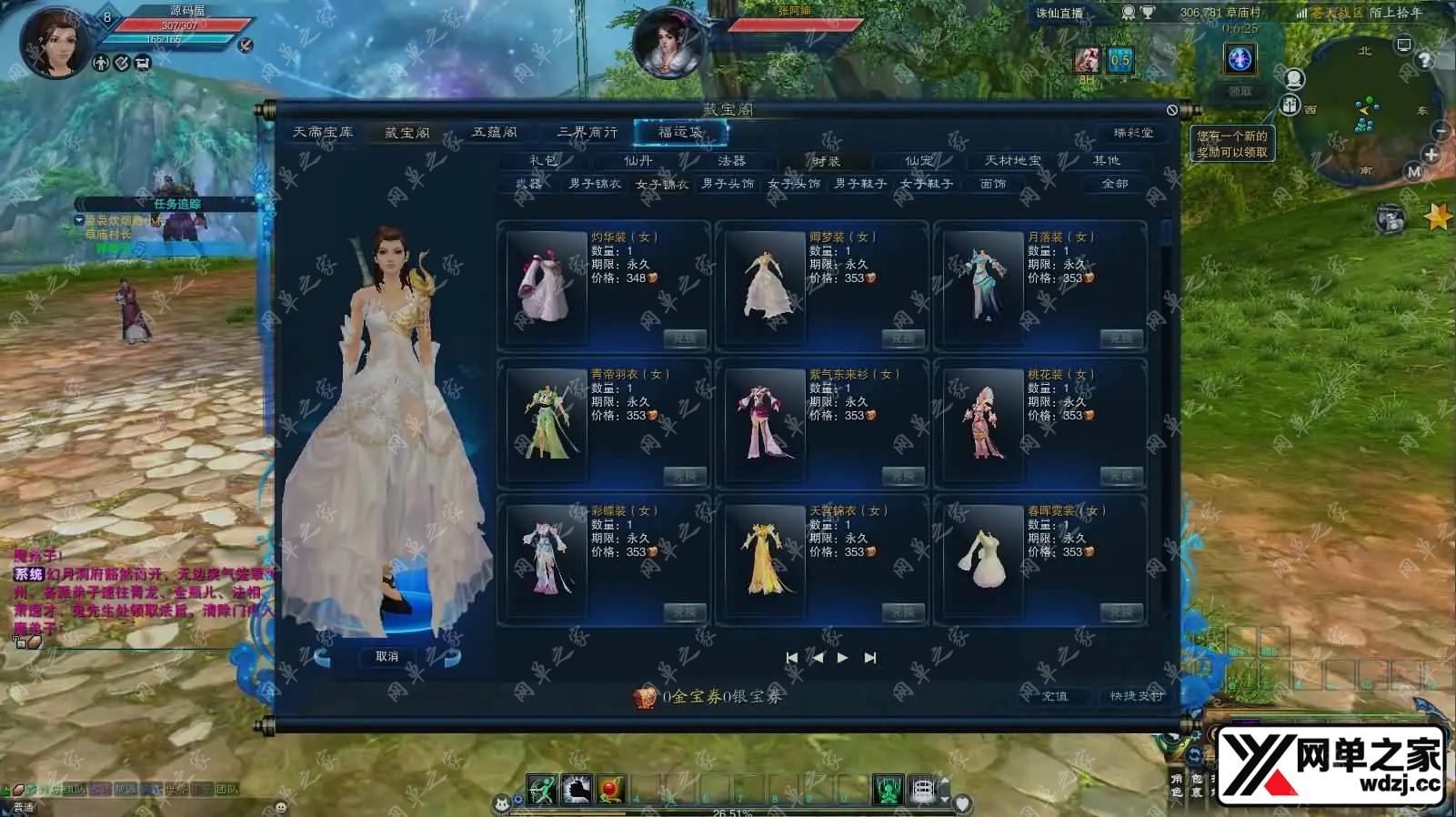The image size is (1456, 817).
Task: Claim the new reward notification
Action: click(x=1232, y=144)
